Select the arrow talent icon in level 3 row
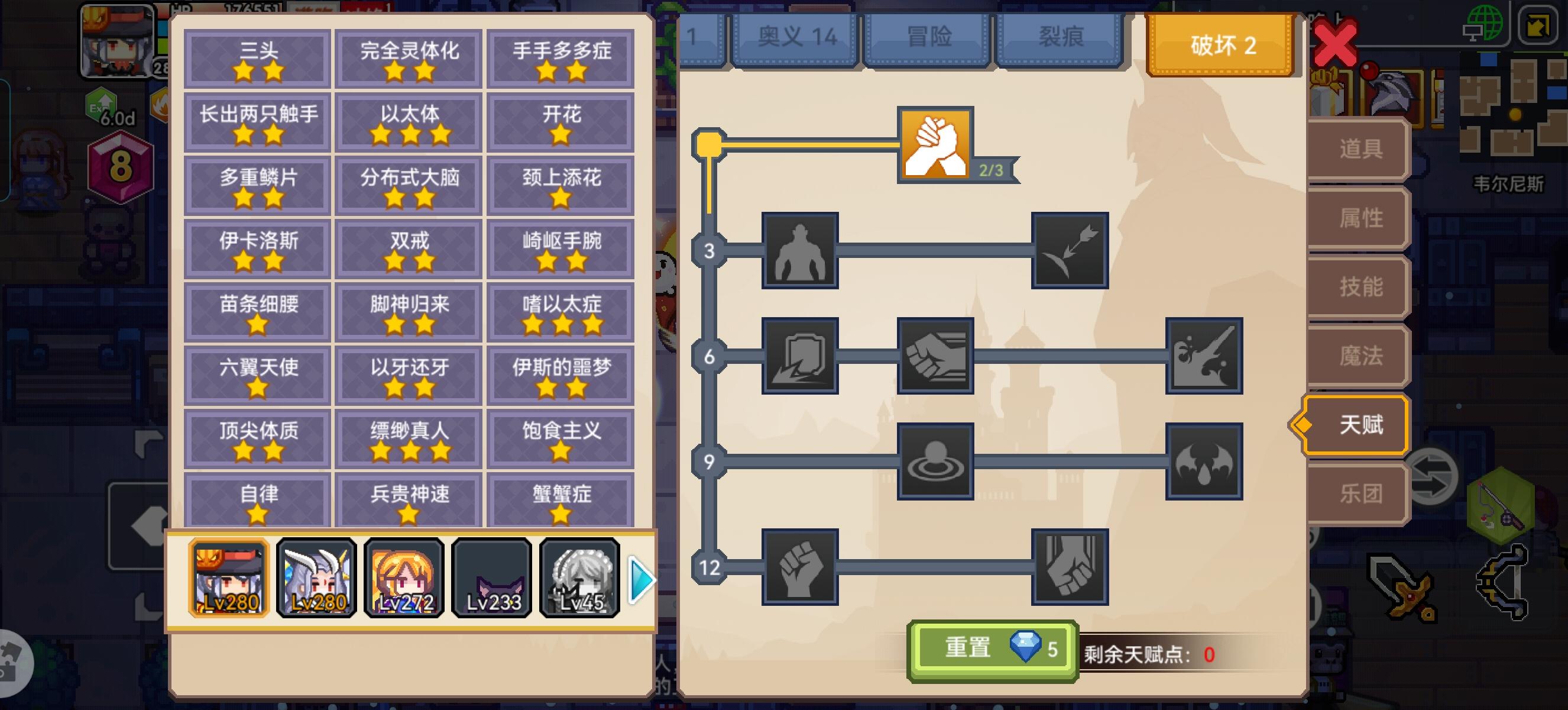The width and height of the screenshot is (1568, 710). (1071, 251)
